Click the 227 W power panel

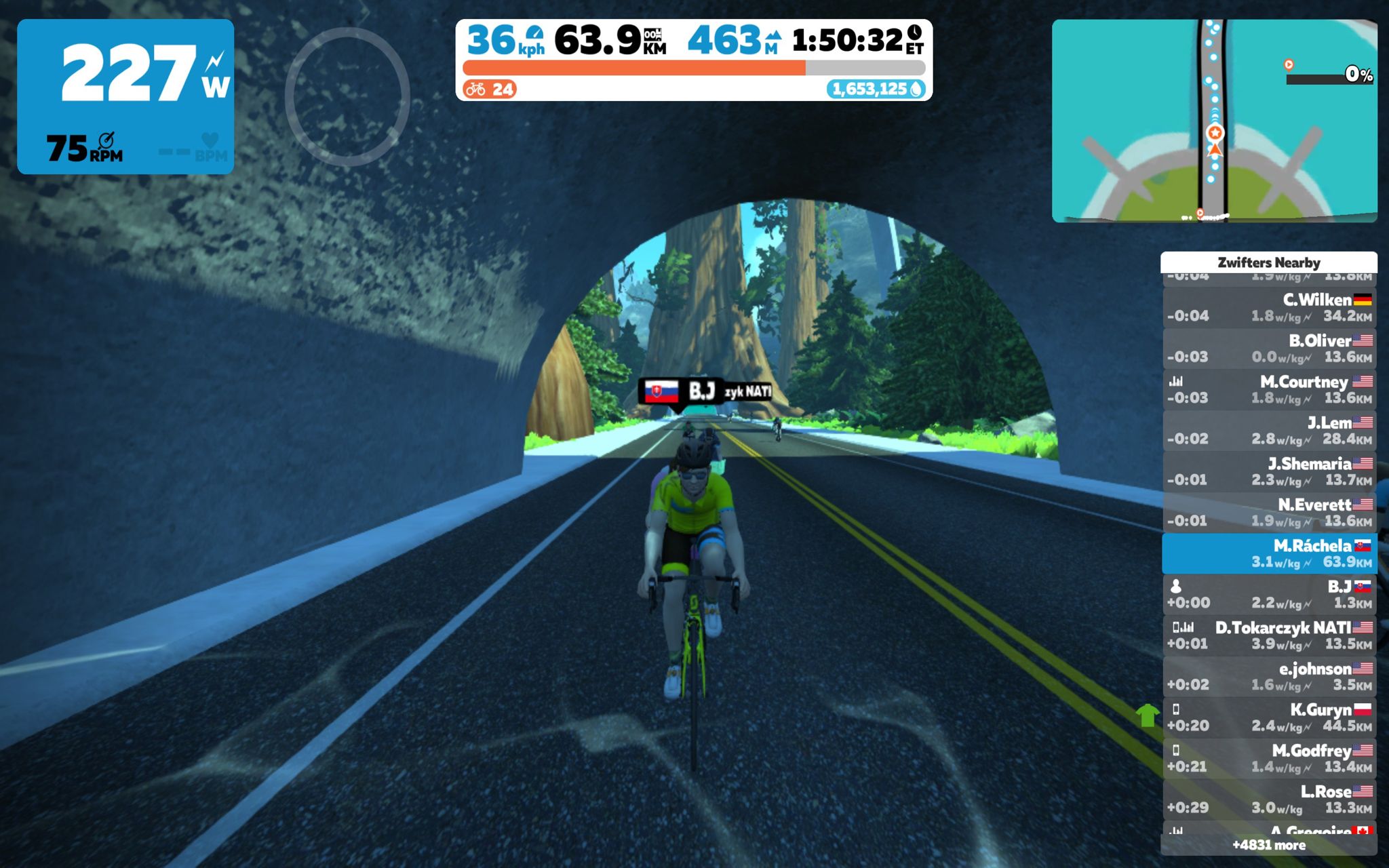[x=125, y=96]
